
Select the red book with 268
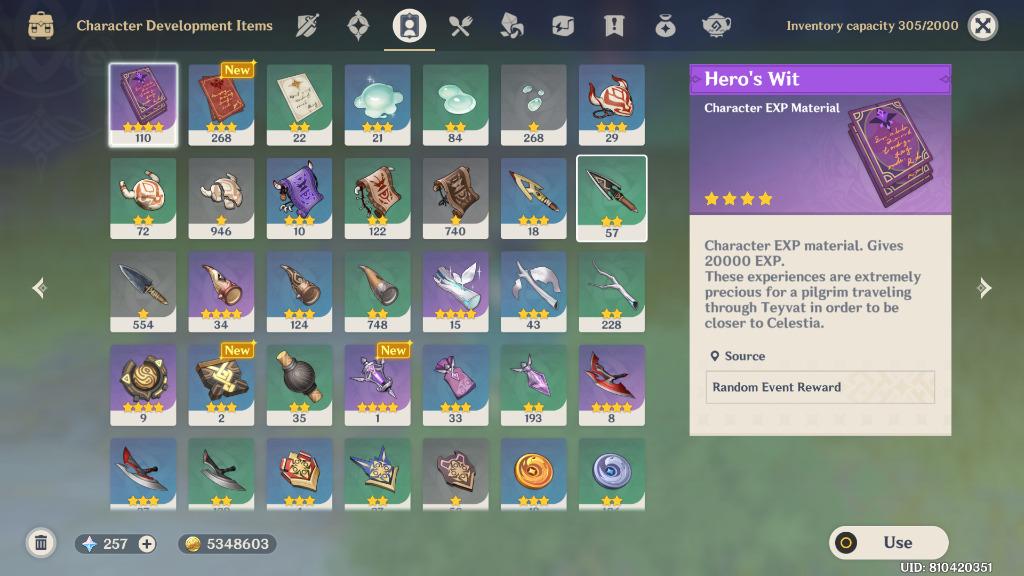click(x=221, y=104)
